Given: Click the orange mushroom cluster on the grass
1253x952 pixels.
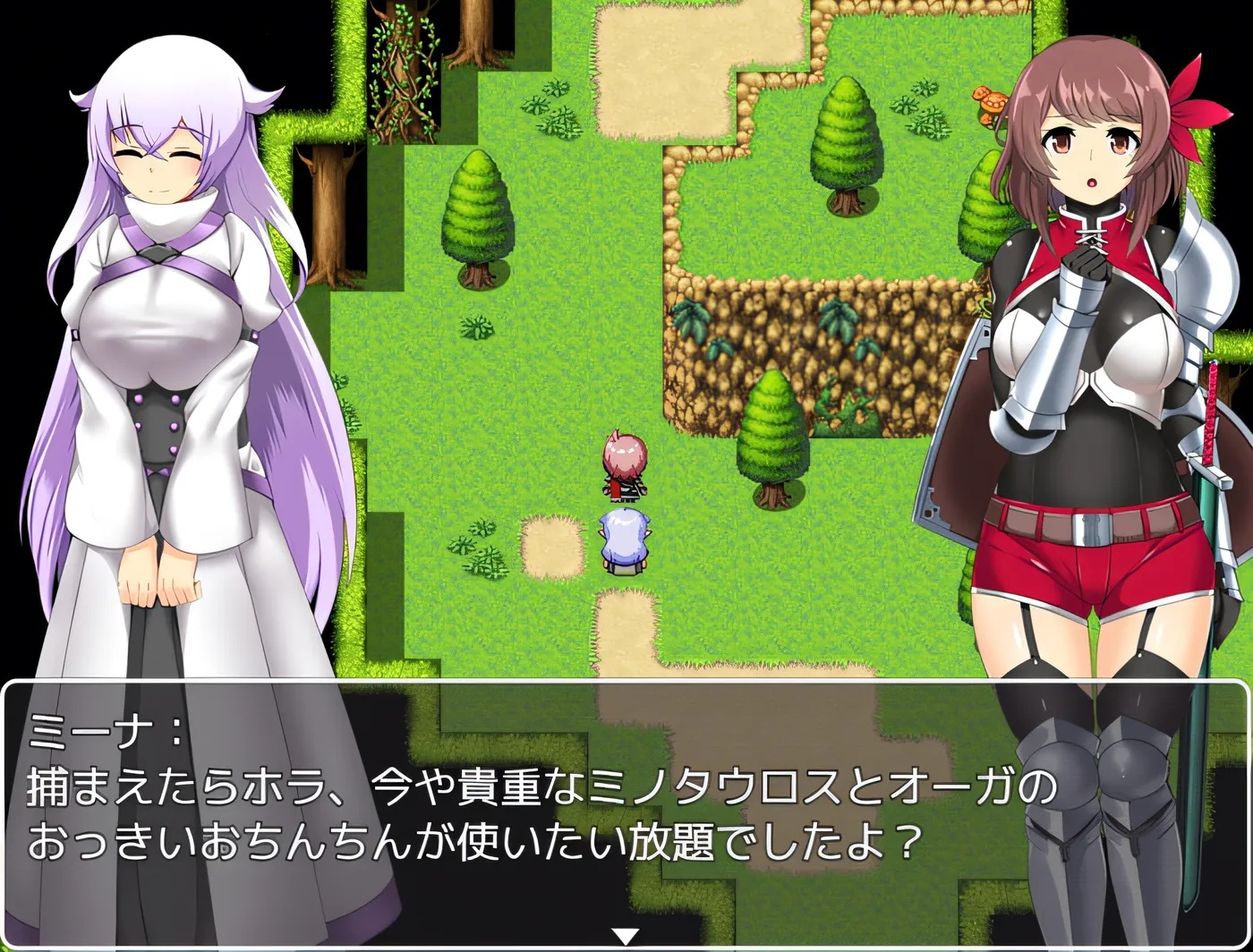Looking at the screenshot, I should pyautogui.click(x=989, y=103).
